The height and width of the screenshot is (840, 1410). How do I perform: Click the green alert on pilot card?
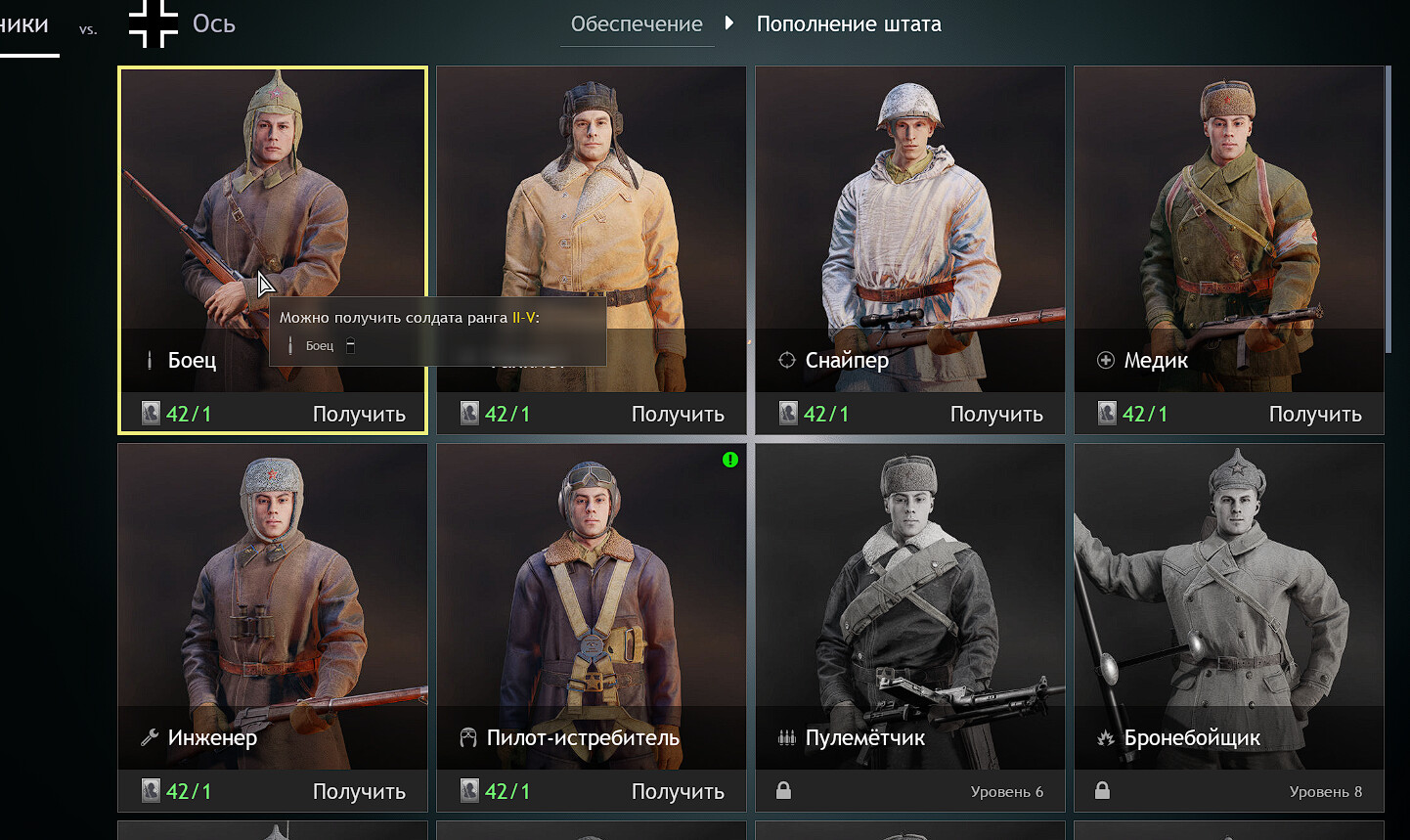[x=730, y=460]
